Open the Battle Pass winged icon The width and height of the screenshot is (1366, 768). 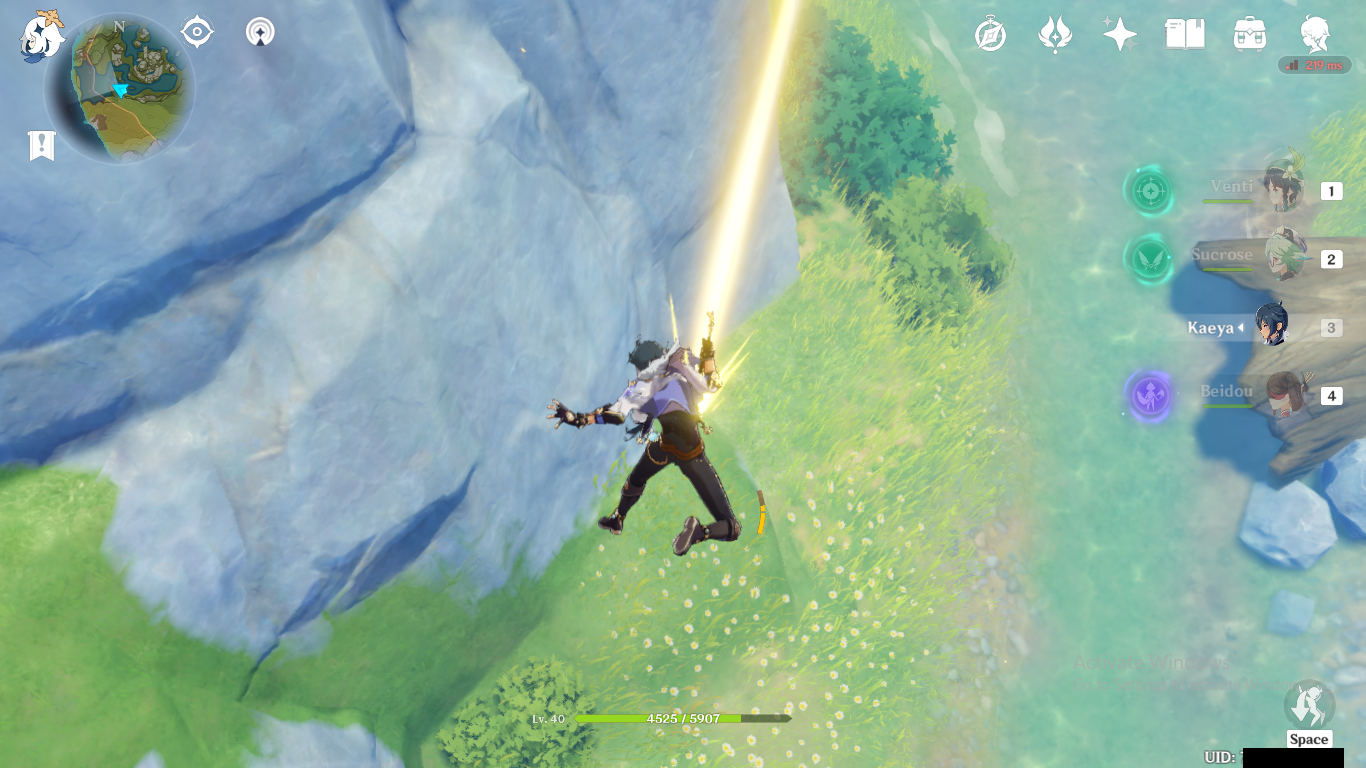tap(1055, 35)
